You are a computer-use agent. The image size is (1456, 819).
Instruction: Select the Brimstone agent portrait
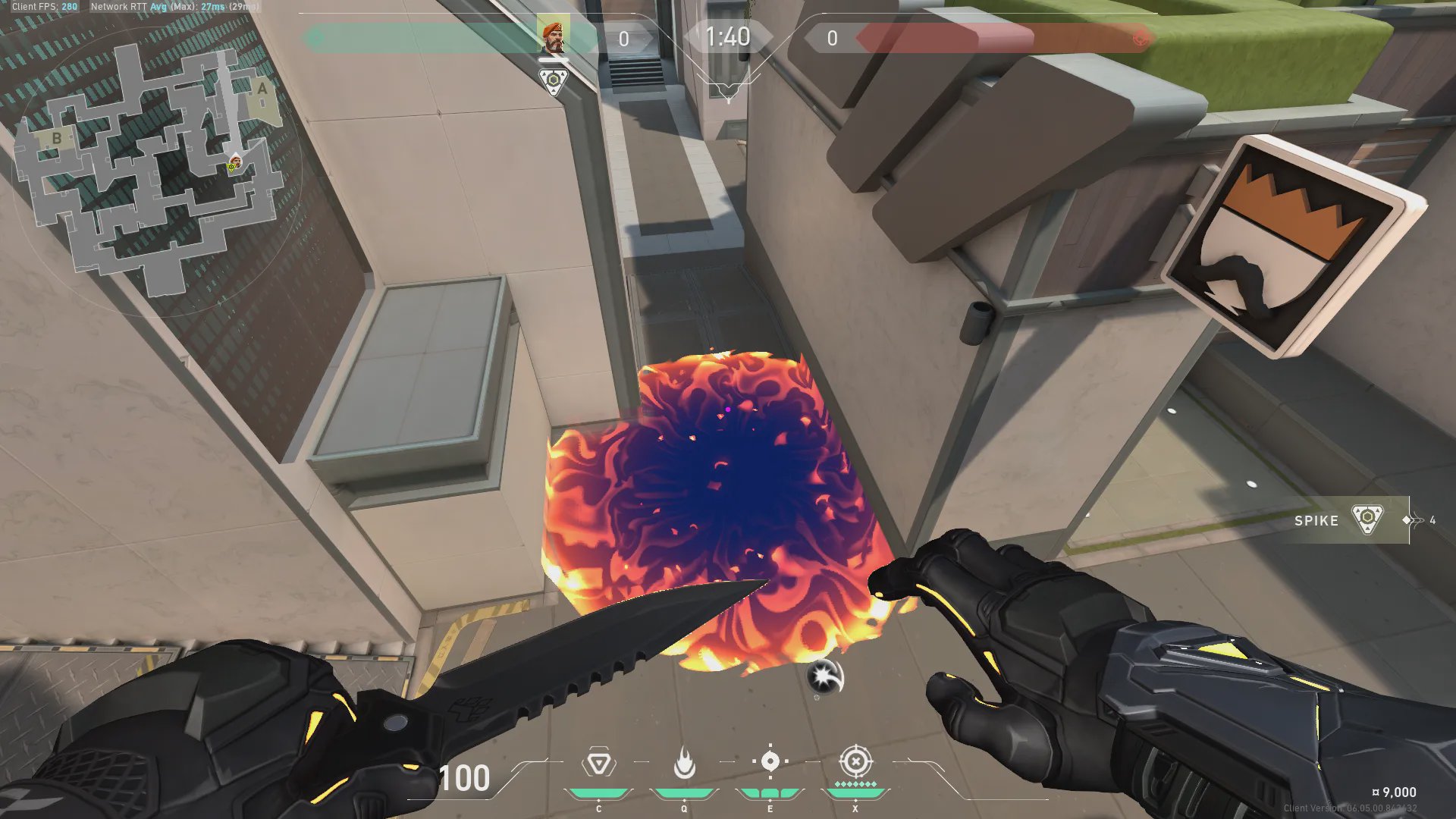coord(554,36)
